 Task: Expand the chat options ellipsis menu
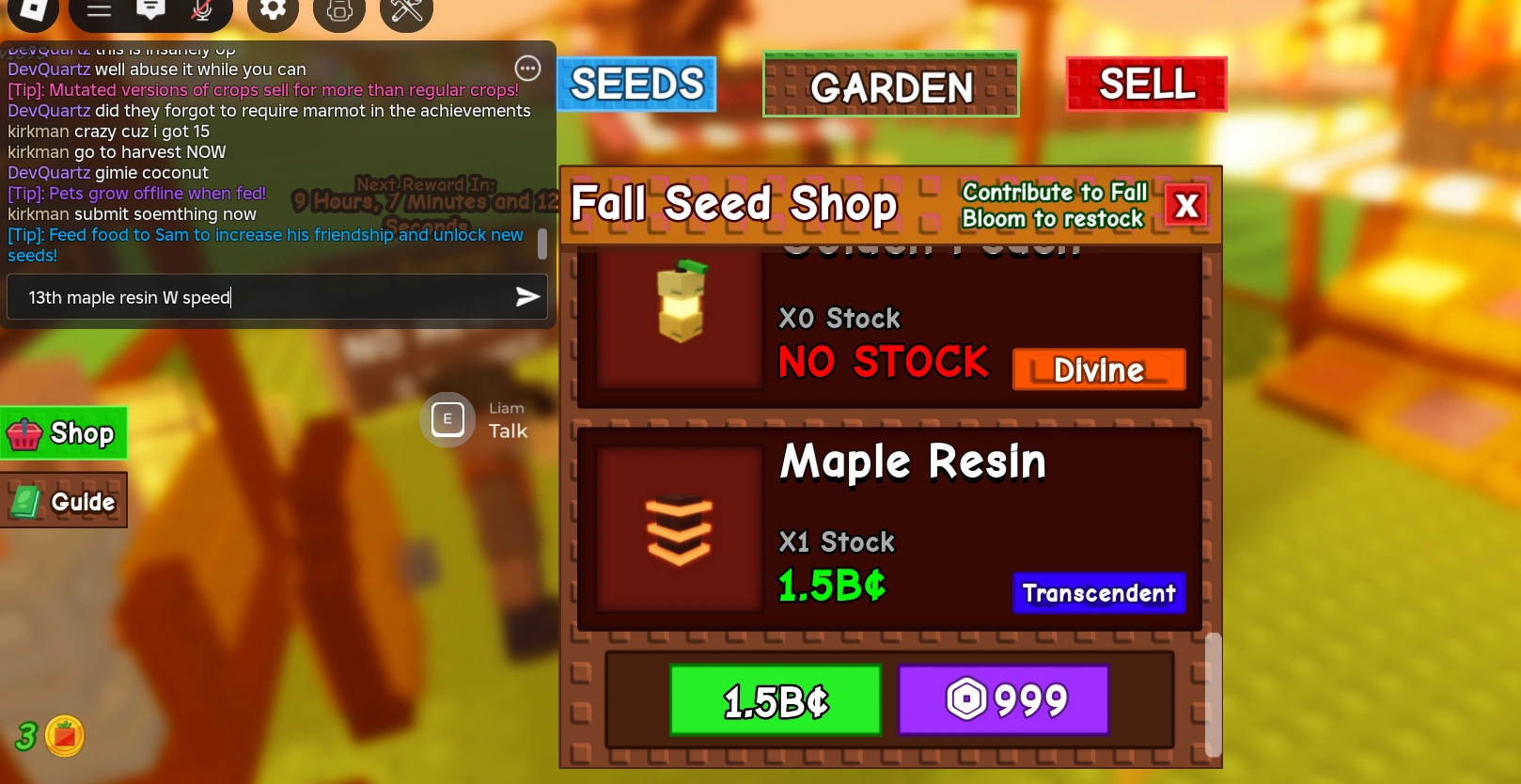pos(527,68)
